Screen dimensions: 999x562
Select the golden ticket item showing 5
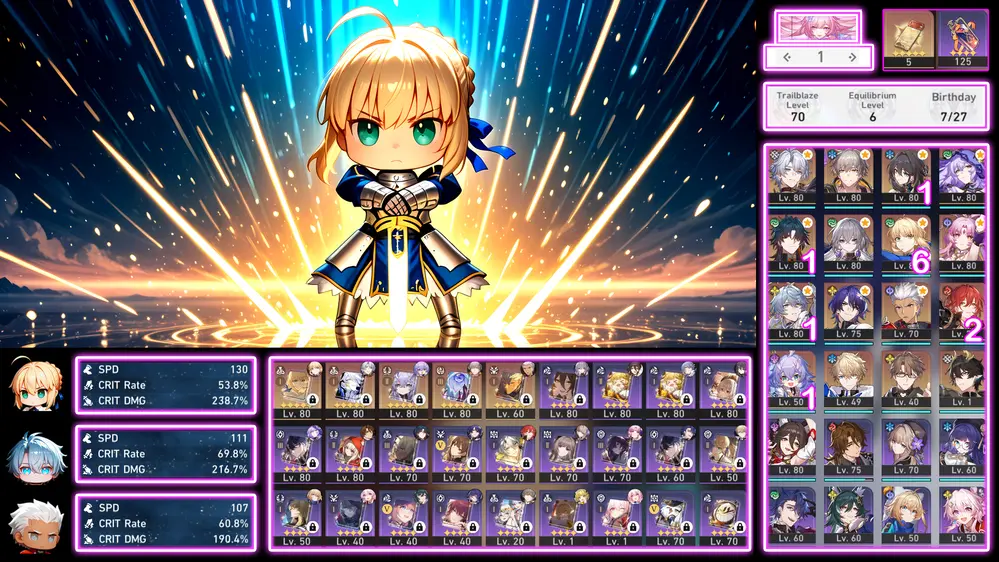[x=908, y=40]
